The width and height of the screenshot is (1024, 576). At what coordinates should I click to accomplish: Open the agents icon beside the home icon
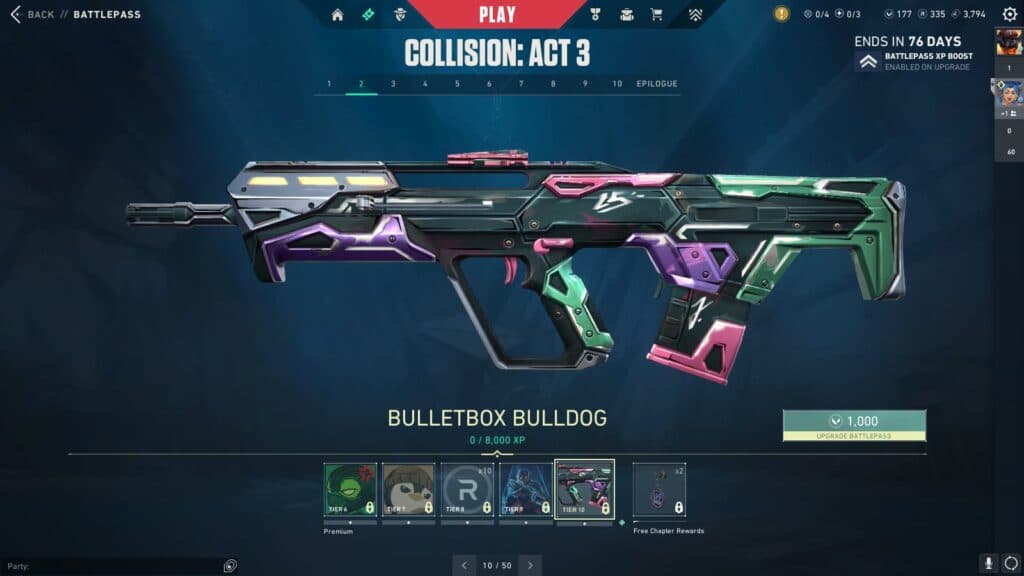pyautogui.click(x=400, y=15)
